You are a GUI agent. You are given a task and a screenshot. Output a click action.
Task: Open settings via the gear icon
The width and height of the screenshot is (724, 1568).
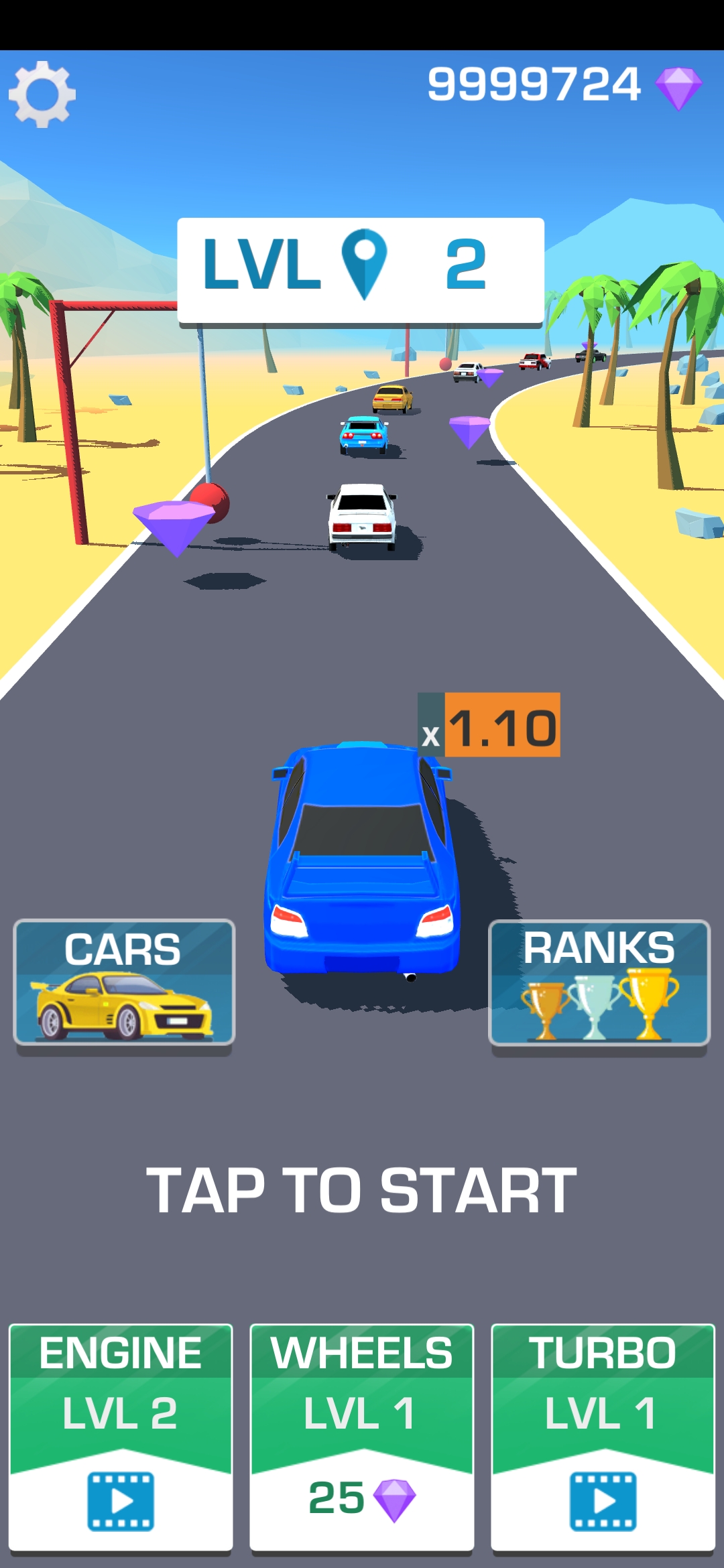point(42,94)
